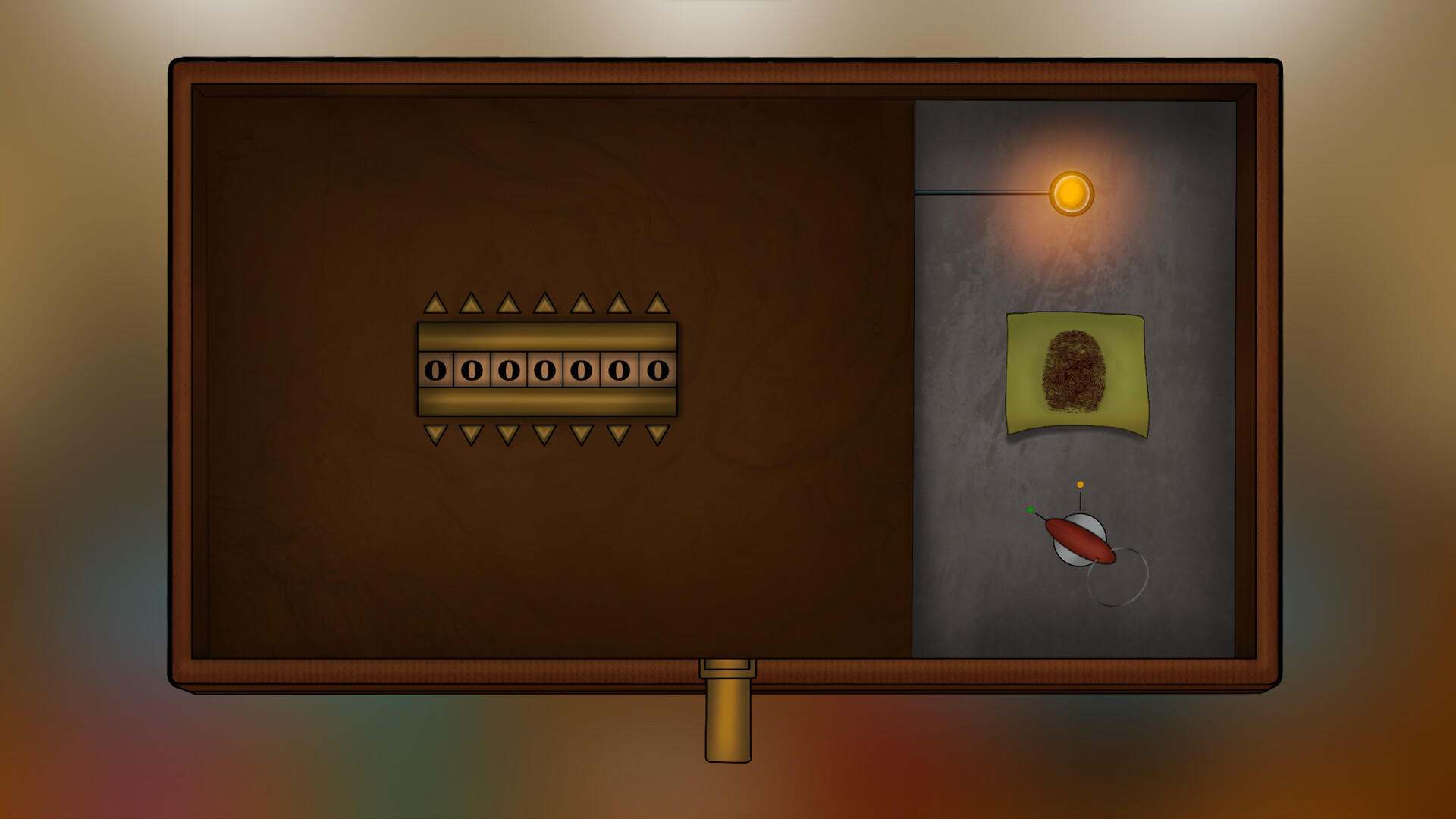Adjust the seven-digit counter display
1456x819 pixels.
[x=544, y=371]
